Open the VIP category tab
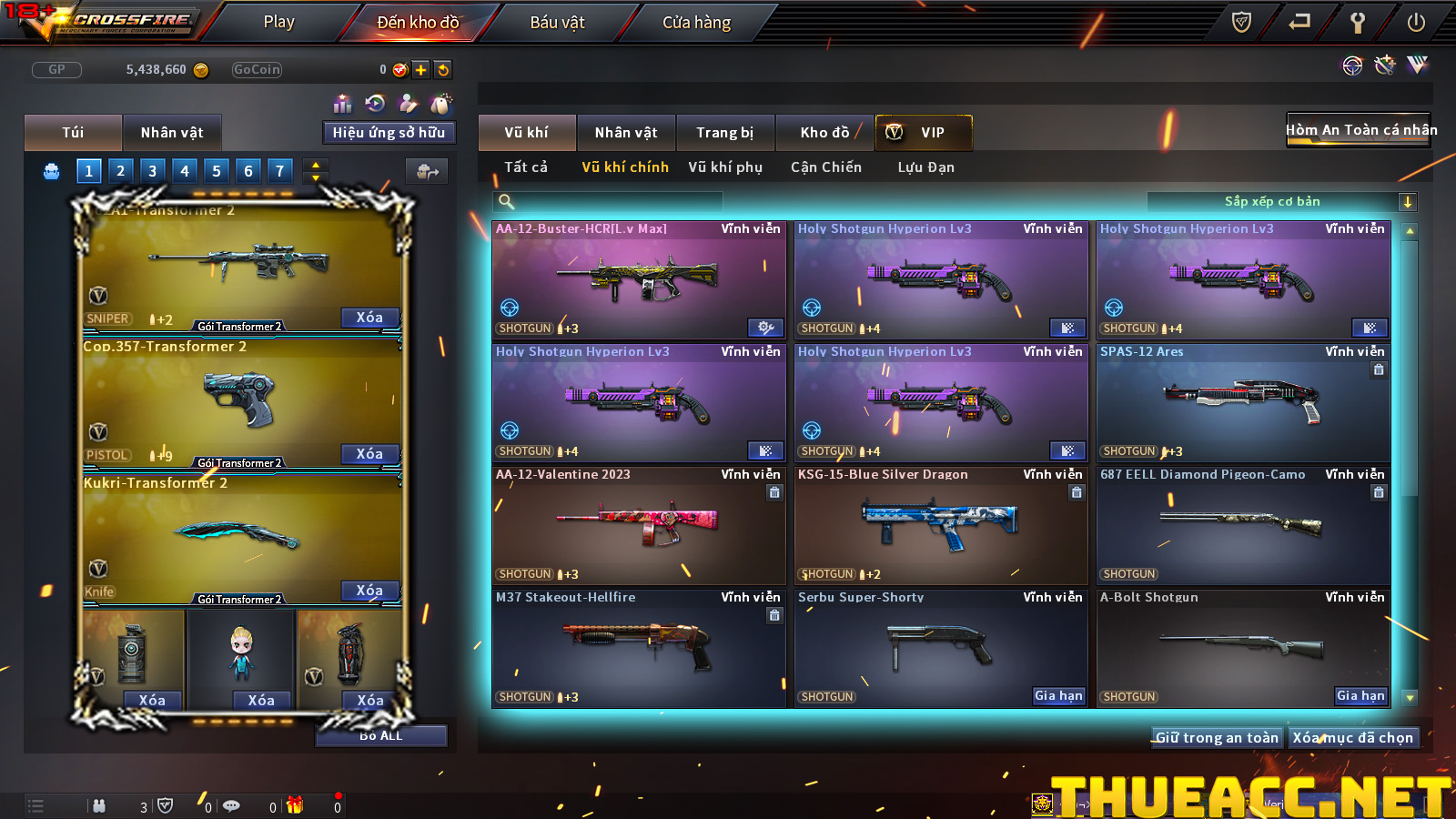The image size is (1456, 819). (x=923, y=133)
